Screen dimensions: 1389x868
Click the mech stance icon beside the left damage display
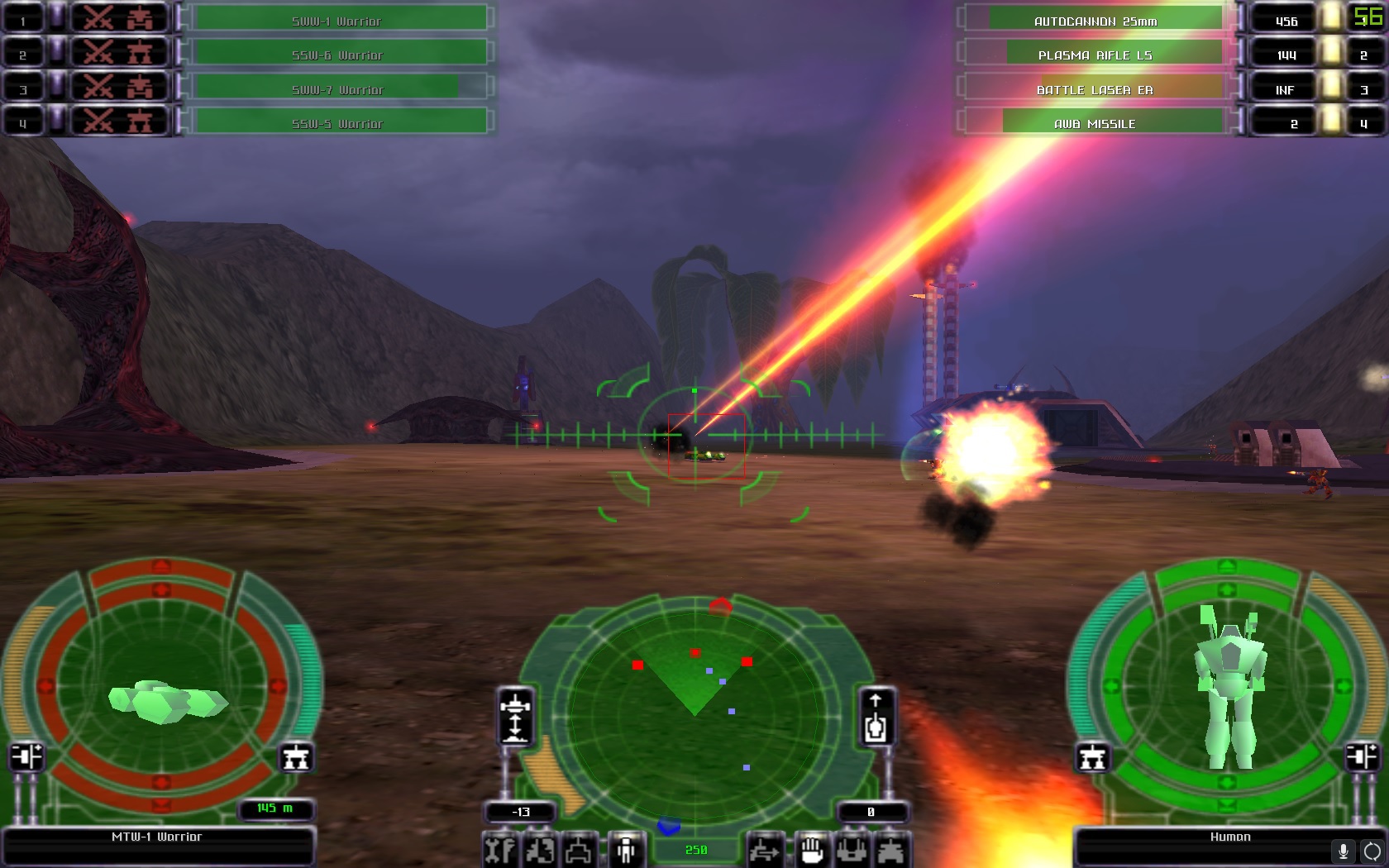pos(296,756)
